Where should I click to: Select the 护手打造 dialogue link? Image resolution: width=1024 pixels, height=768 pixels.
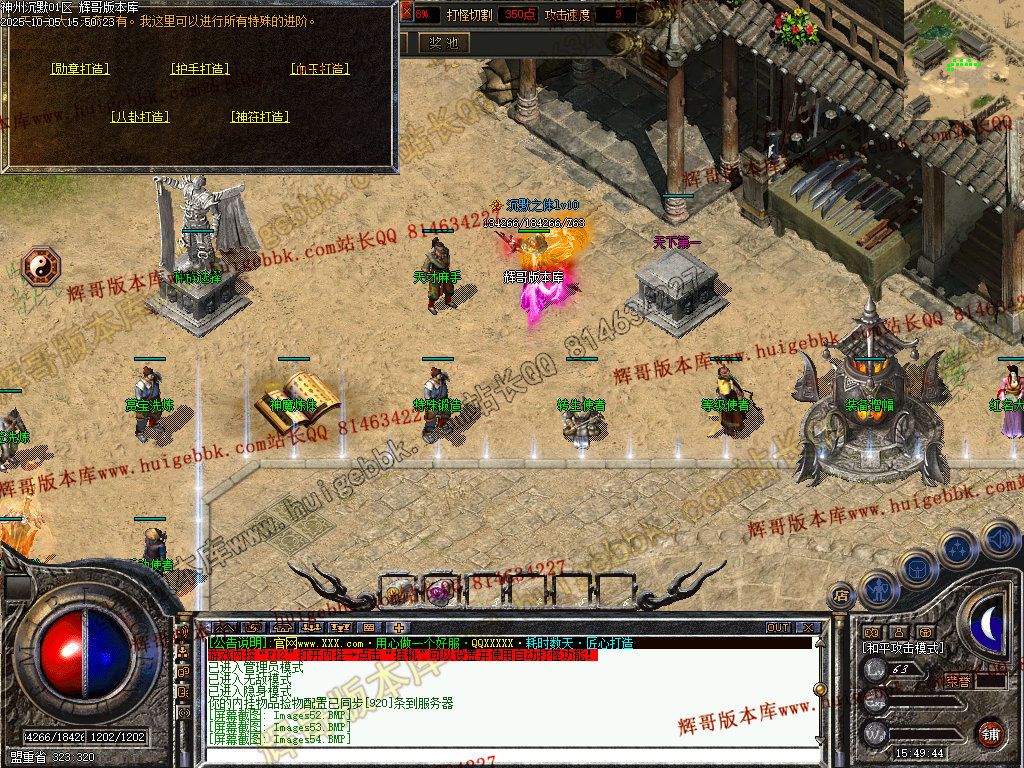(x=200, y=69)
